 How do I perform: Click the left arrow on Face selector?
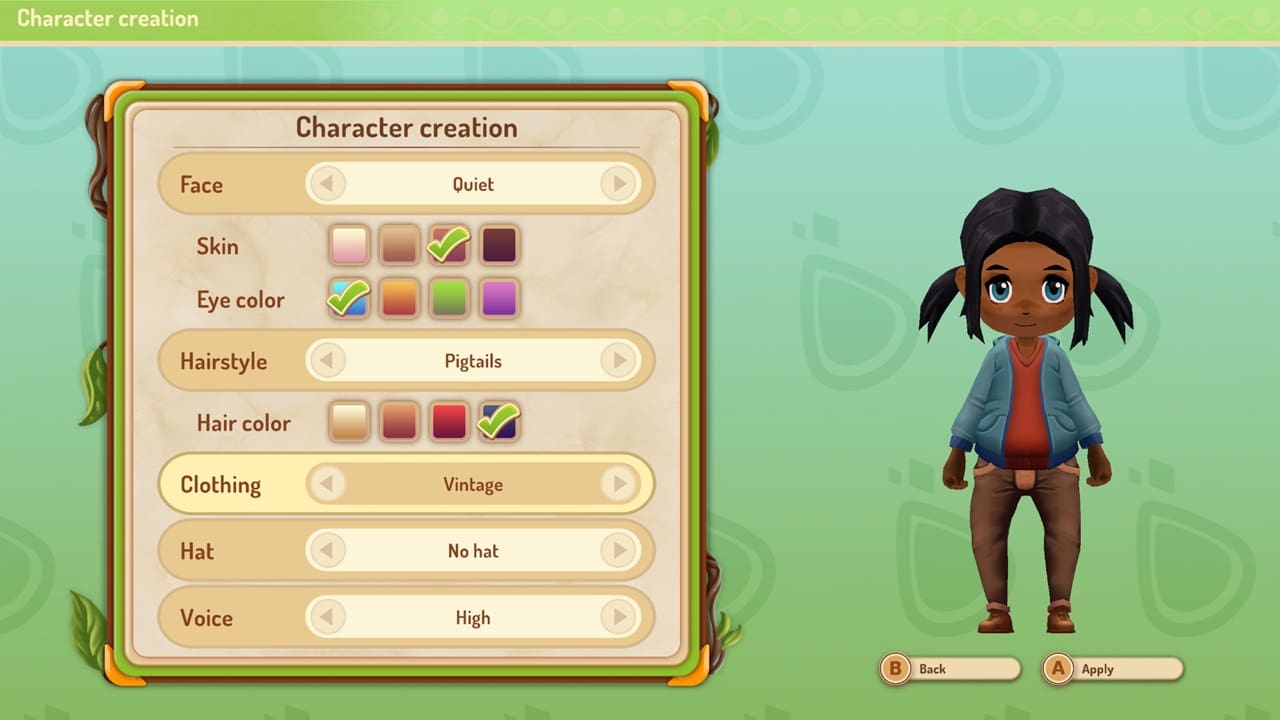coord(326,184)
